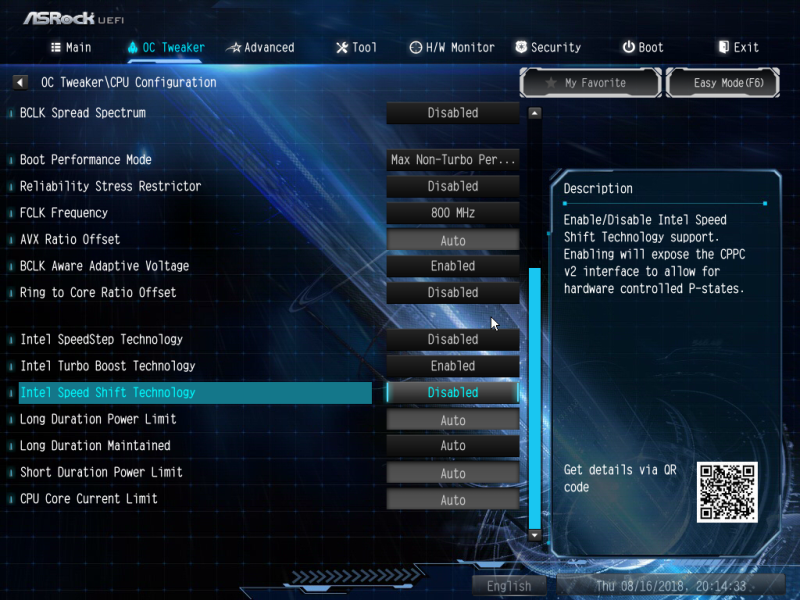The width and height of the screenshot is (800, 600).
Task: Switch to the Boot tab
Action: point(642,47)
